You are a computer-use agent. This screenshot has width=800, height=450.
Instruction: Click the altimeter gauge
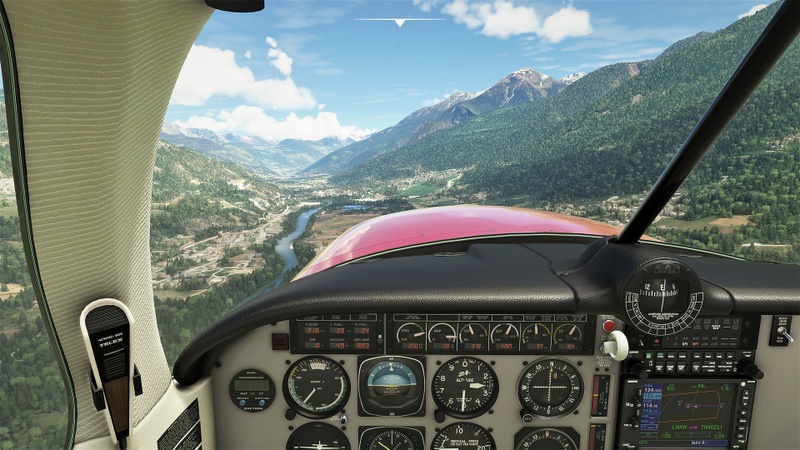(x=464, y=386)
